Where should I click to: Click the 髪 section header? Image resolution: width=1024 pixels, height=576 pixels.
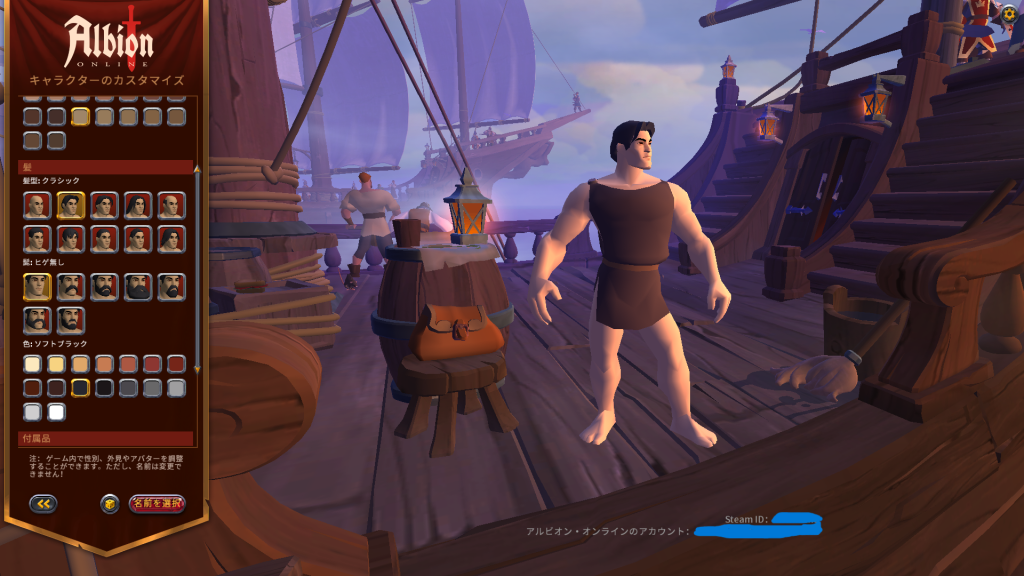105,166
